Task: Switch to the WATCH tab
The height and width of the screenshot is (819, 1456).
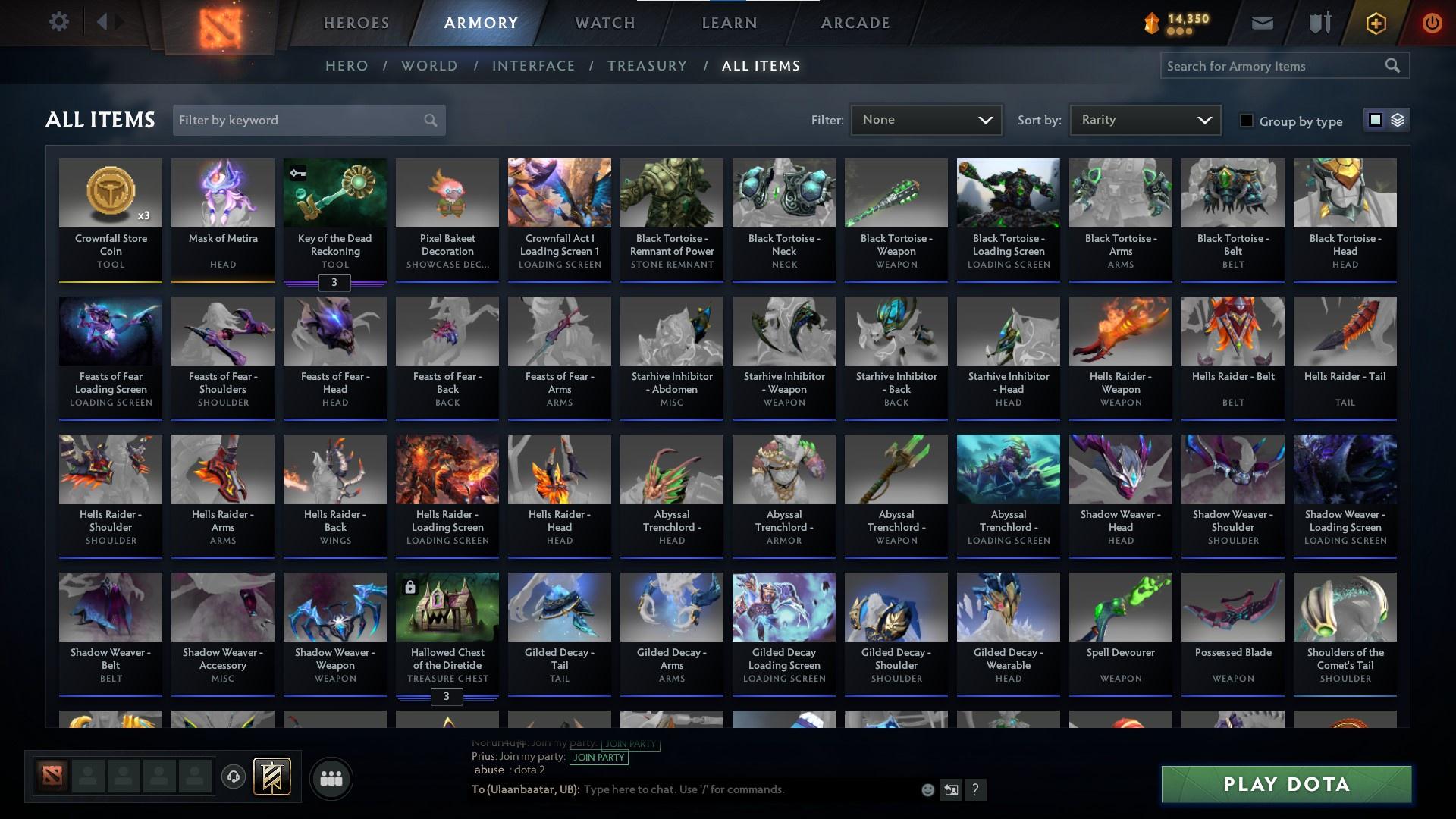Action: 604,23
